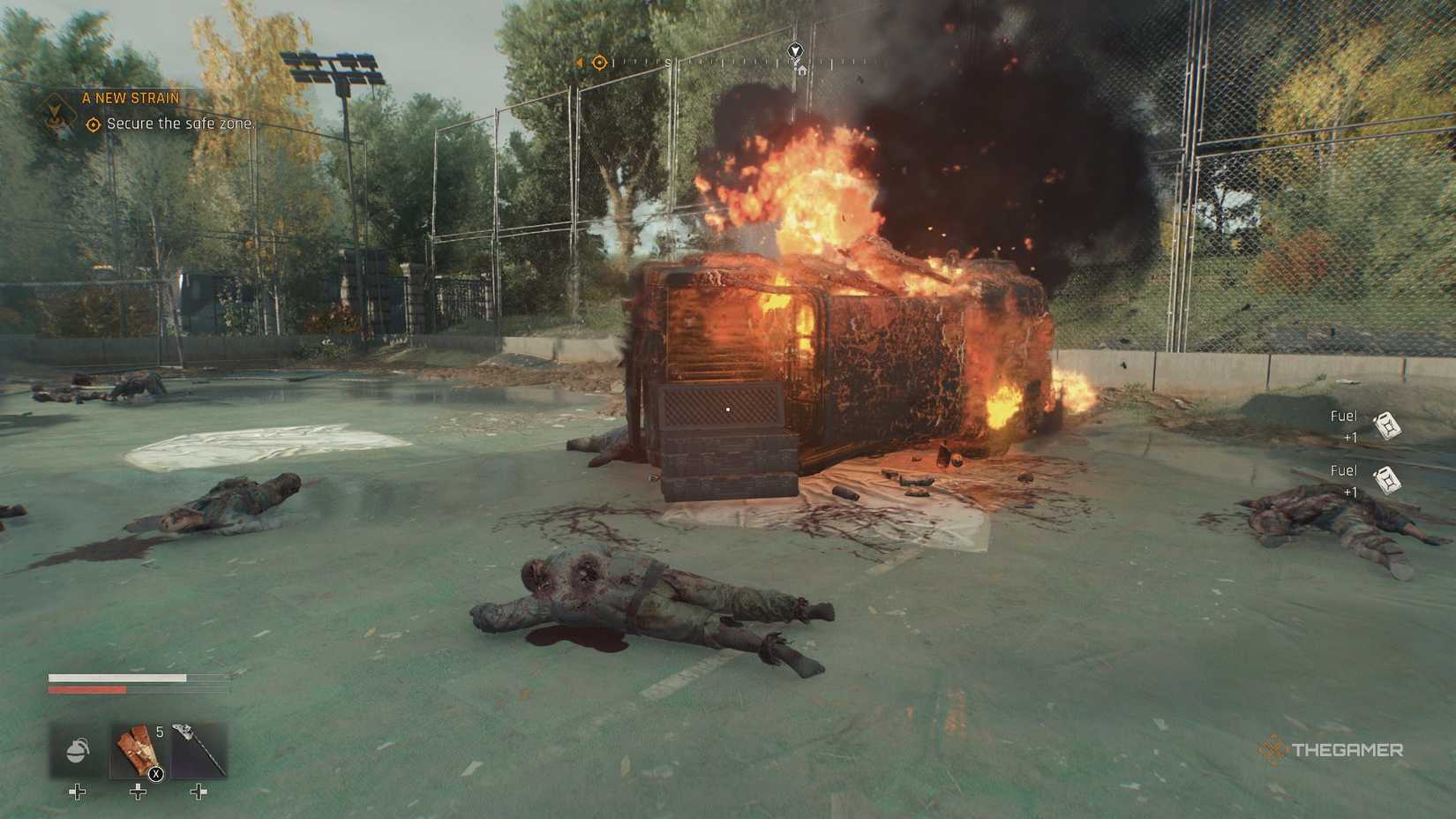
Task: Use the medicine bandage consumable slot
Action: [138, 751]
